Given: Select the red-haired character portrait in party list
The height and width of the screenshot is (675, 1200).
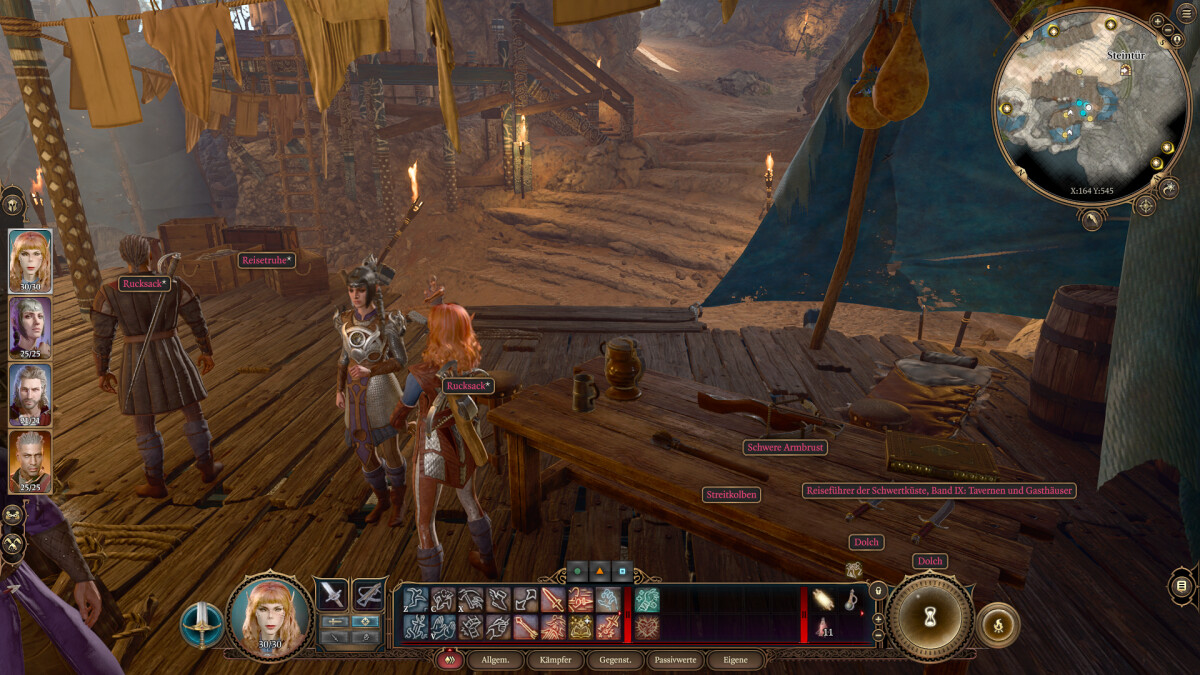Looking at the screenshot, I should [x=30, y=261].
